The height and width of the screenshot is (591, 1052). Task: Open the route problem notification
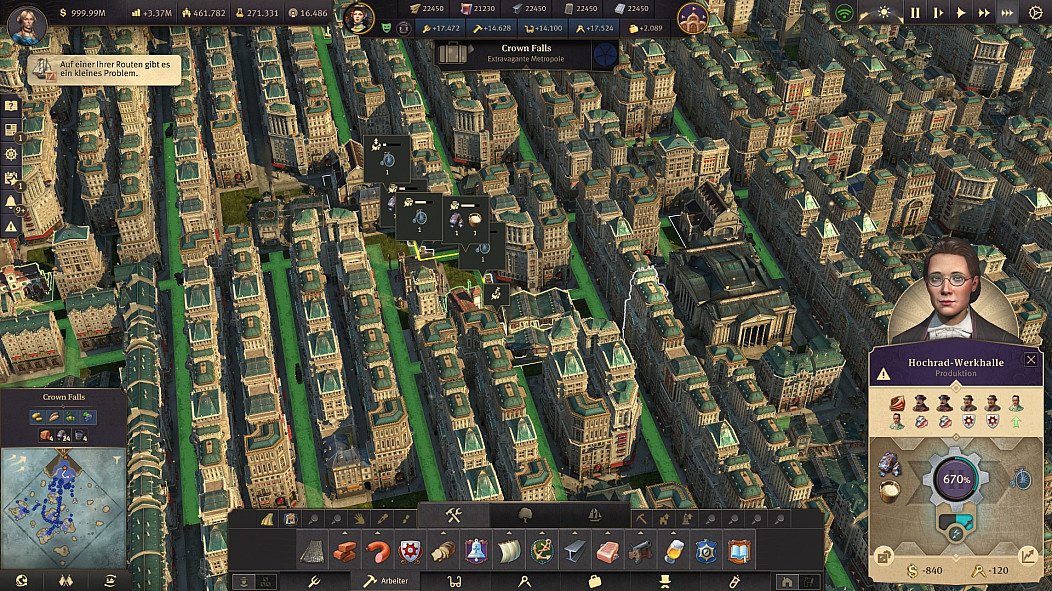pos(102,69)
